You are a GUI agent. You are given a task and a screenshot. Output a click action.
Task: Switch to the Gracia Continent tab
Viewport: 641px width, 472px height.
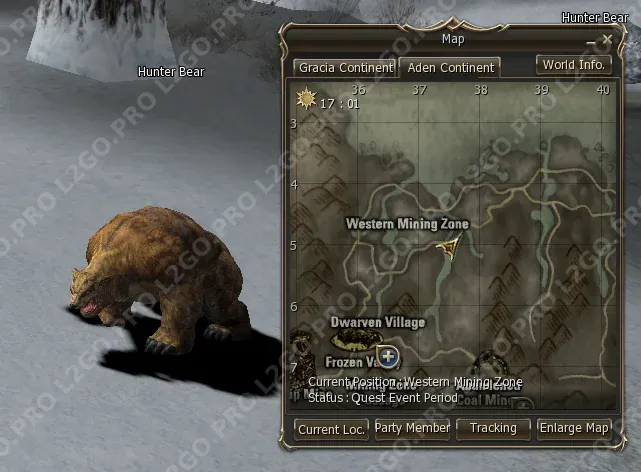(x=344, y=68)
